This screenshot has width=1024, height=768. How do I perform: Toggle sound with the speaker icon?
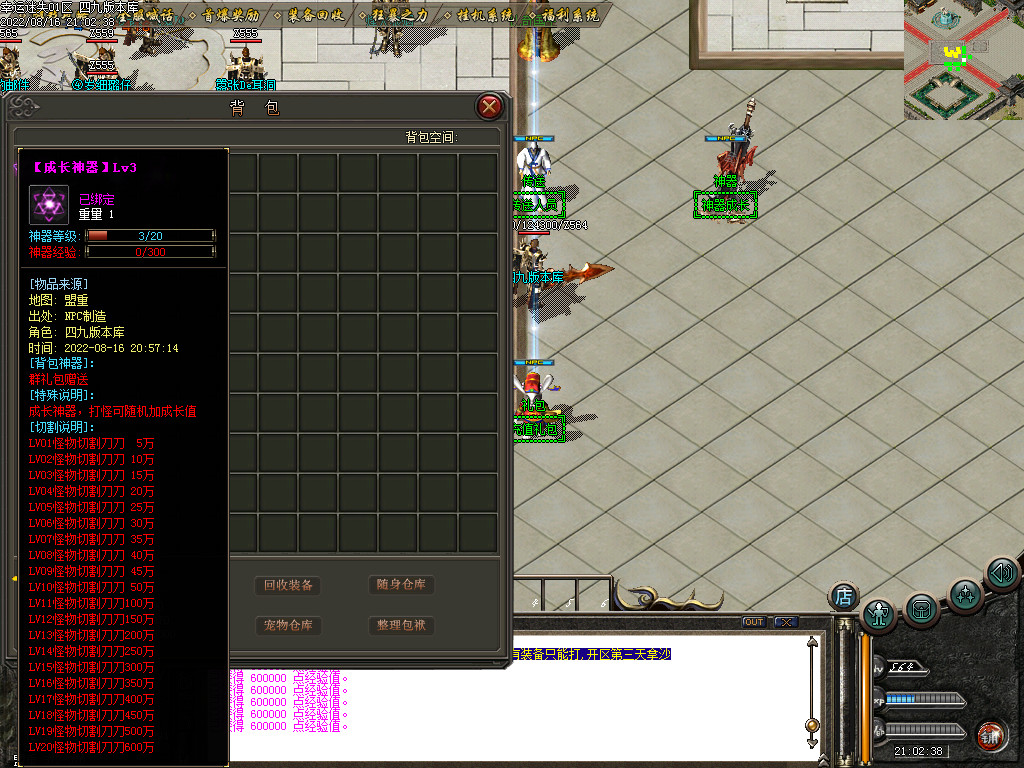[1001, 573]
